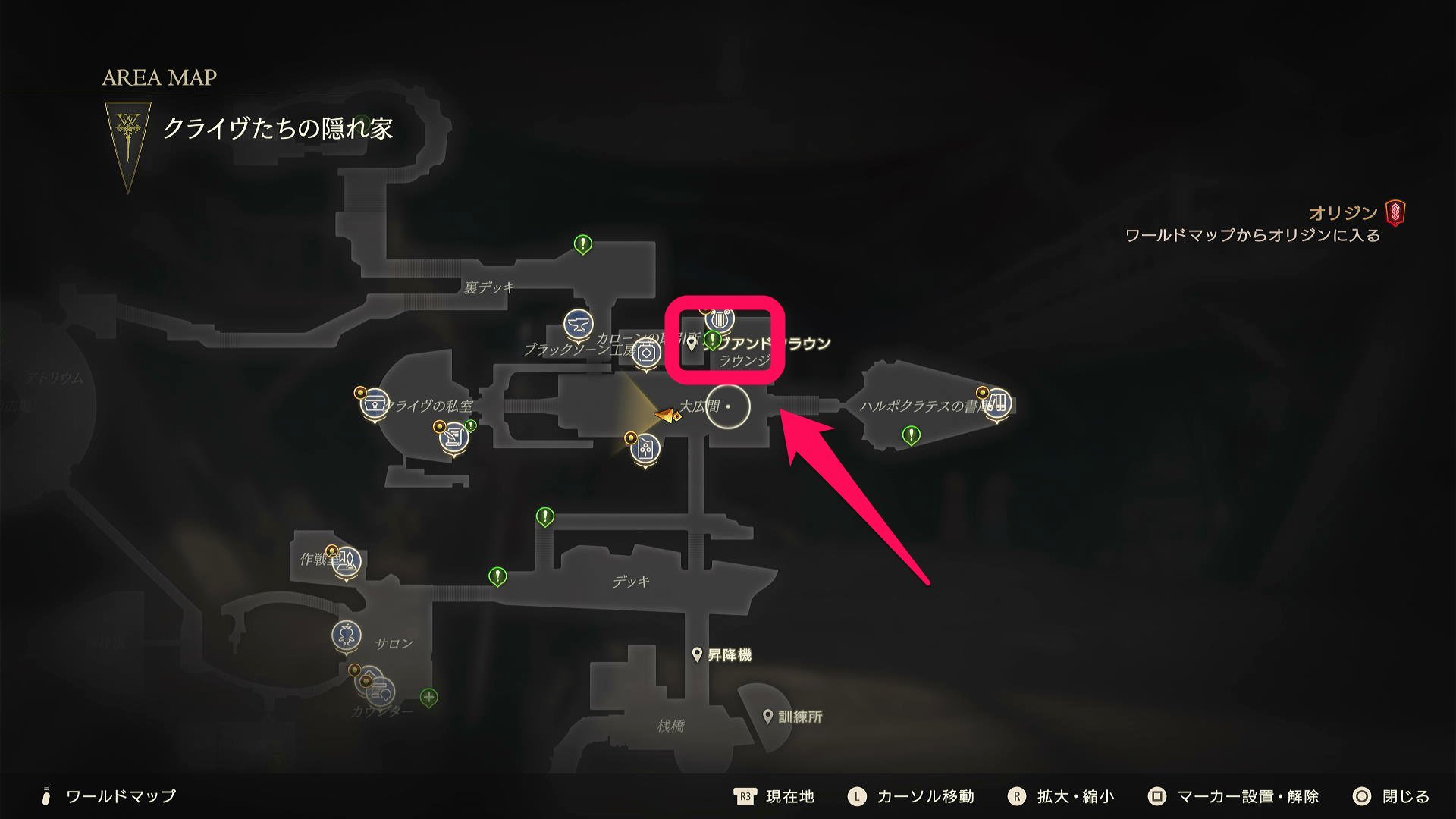This screenshot has width=1456, height=819.
Task: Click the harp icon in the lounge
Action: (719, 322)
